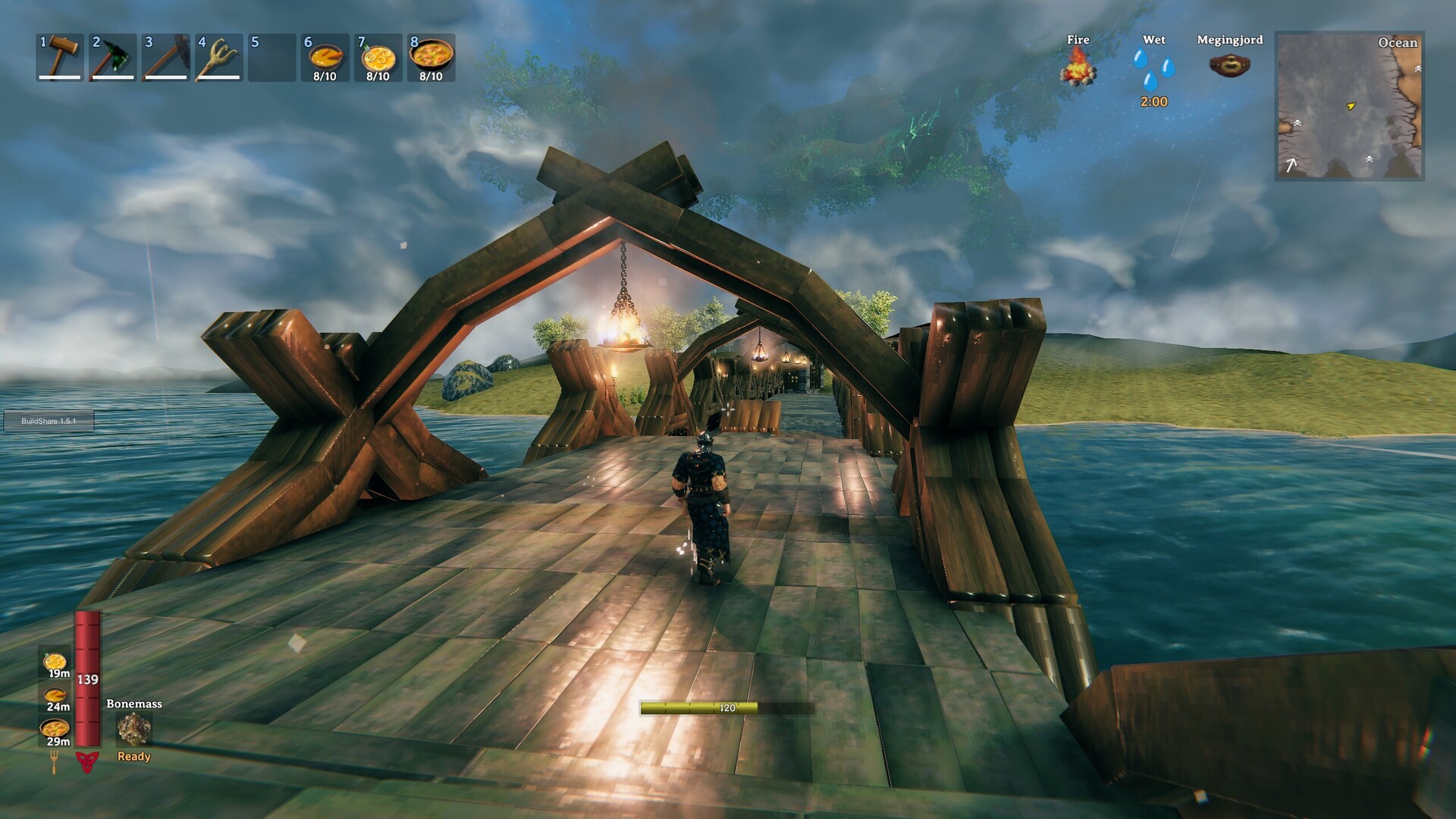This screenshot has width=1456, height=819.
Task: Expand the minimap labeled Ocean
Action: point(1357,106)
